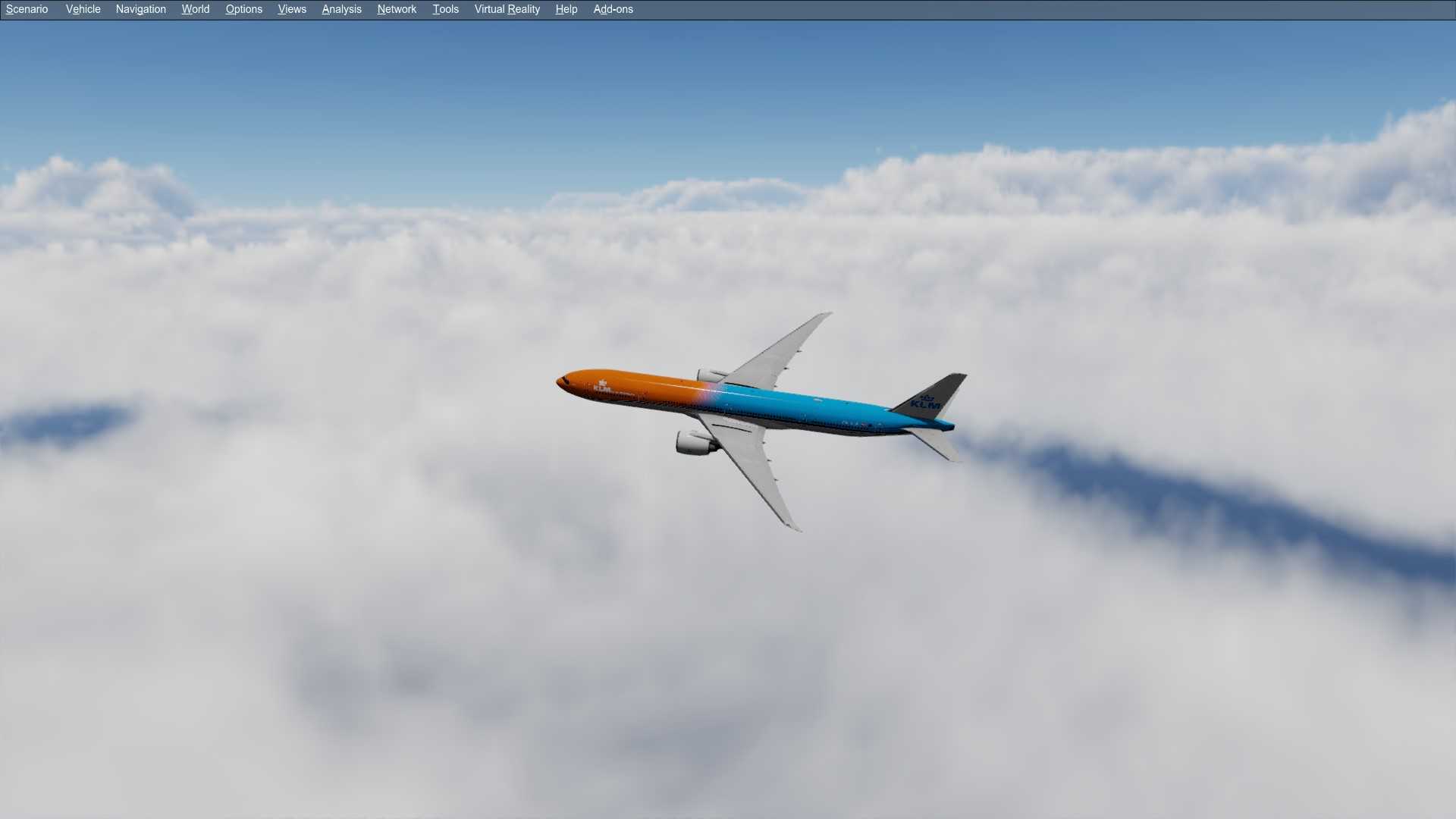Expand the Navigation menu

140,9
